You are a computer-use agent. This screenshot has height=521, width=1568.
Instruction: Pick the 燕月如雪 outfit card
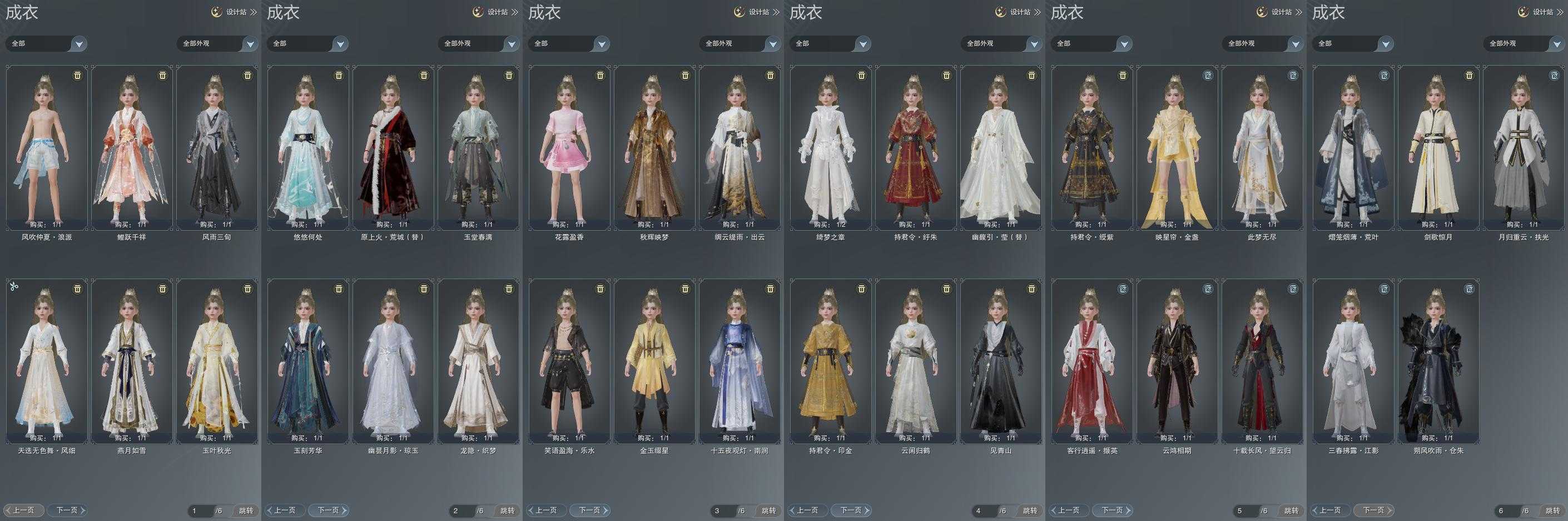[131, 361]
